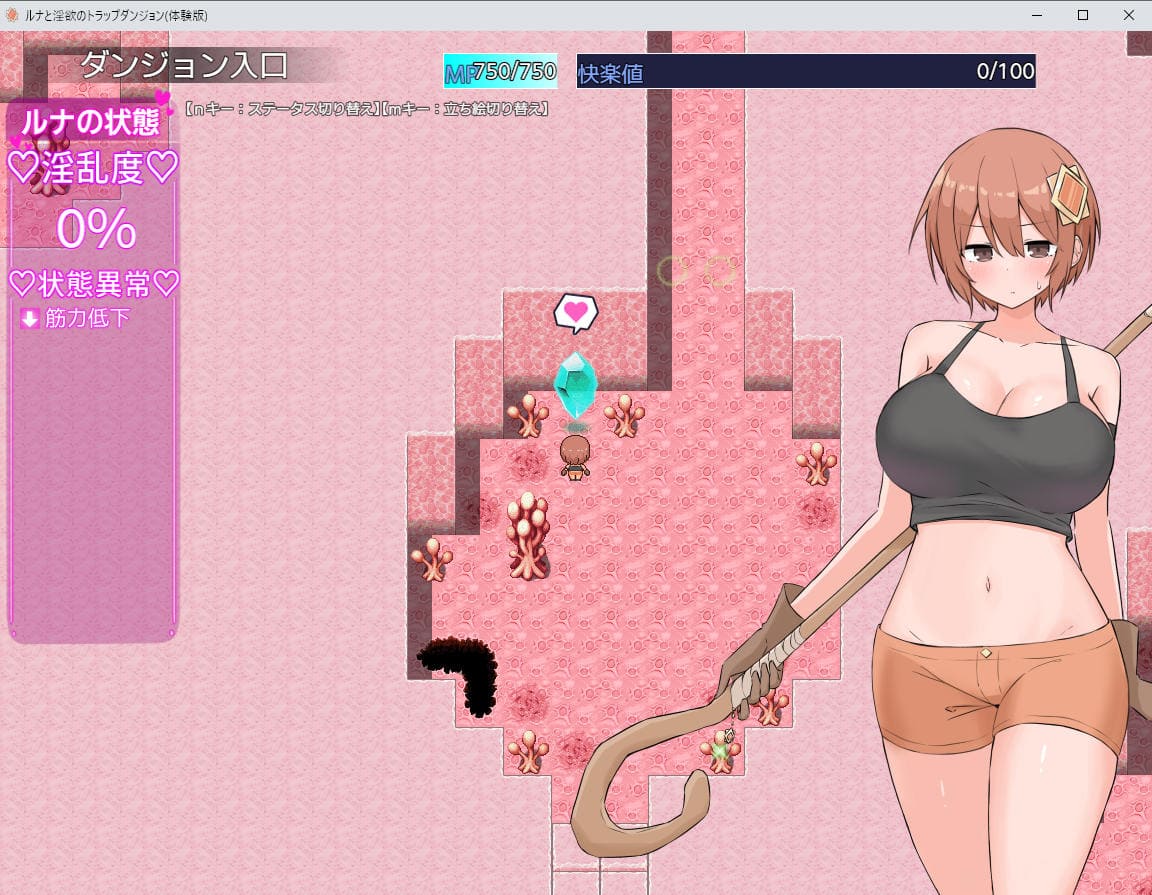
Task: Close the game window
Action: [1128, 15]
